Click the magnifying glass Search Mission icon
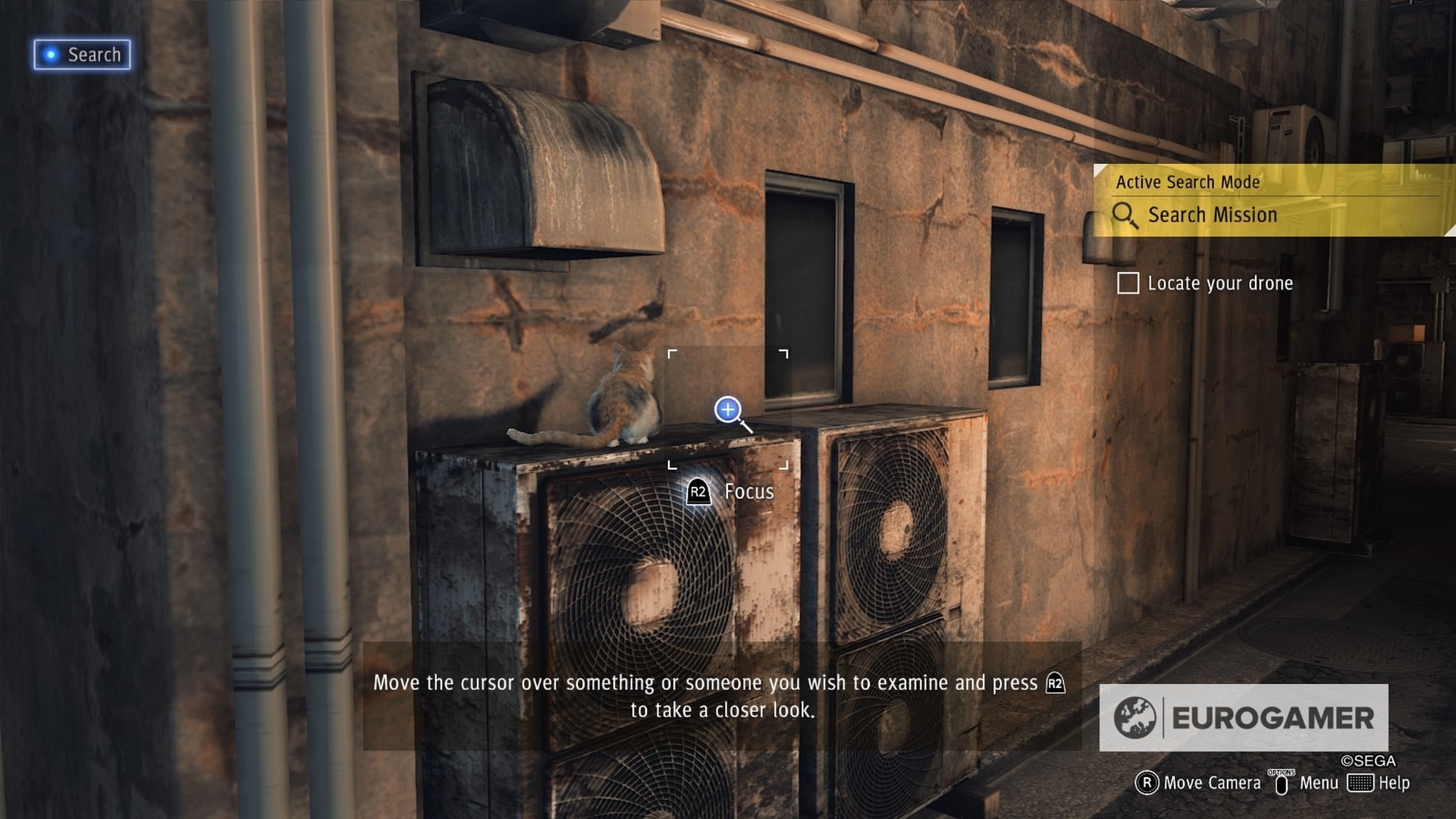The width and height of the screenshot is (1456, 819). pyautogui.click(x=1125, y=215)
